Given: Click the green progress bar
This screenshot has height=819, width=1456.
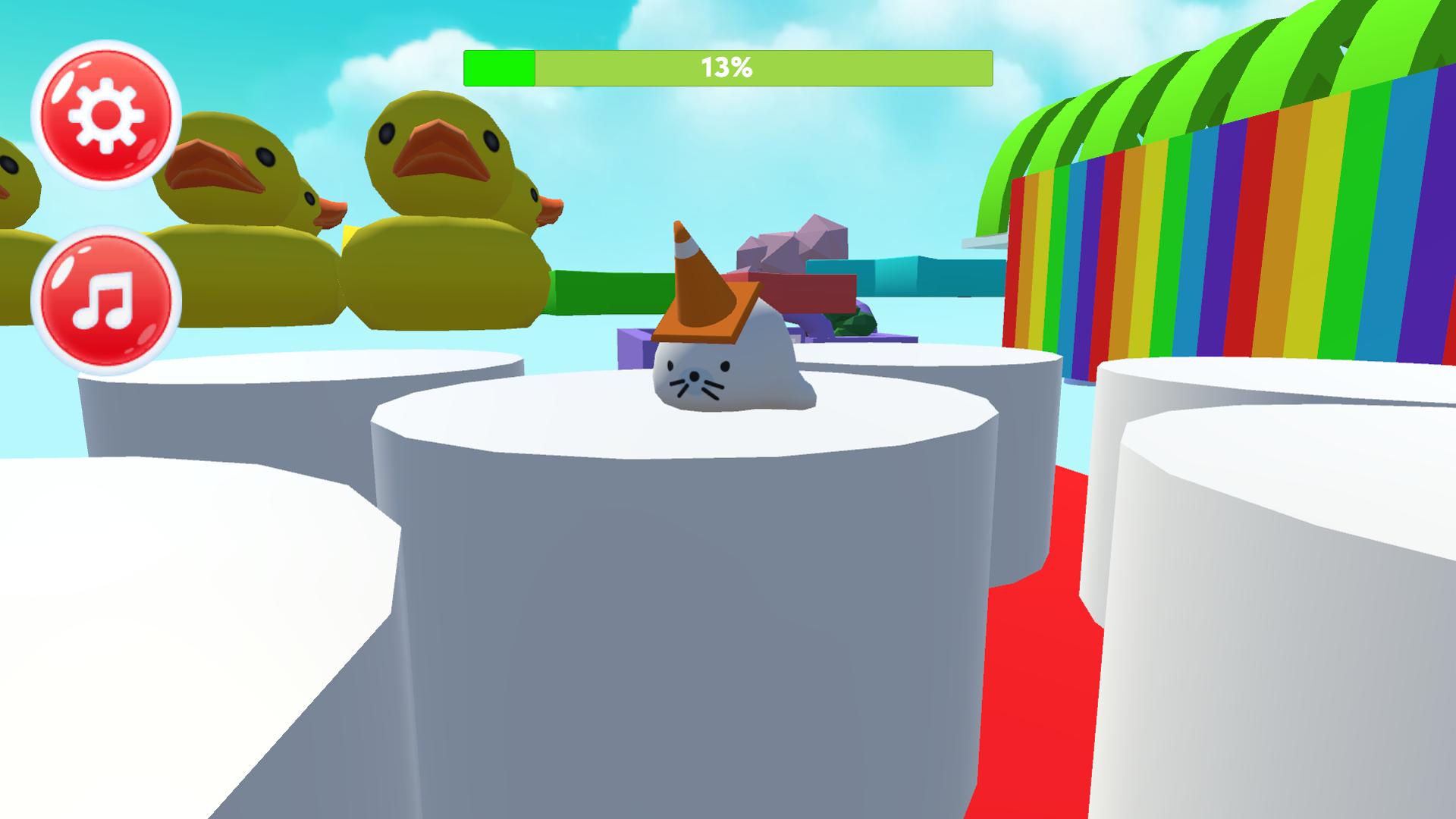Looking at the screenshot, I should pos(500,67).
